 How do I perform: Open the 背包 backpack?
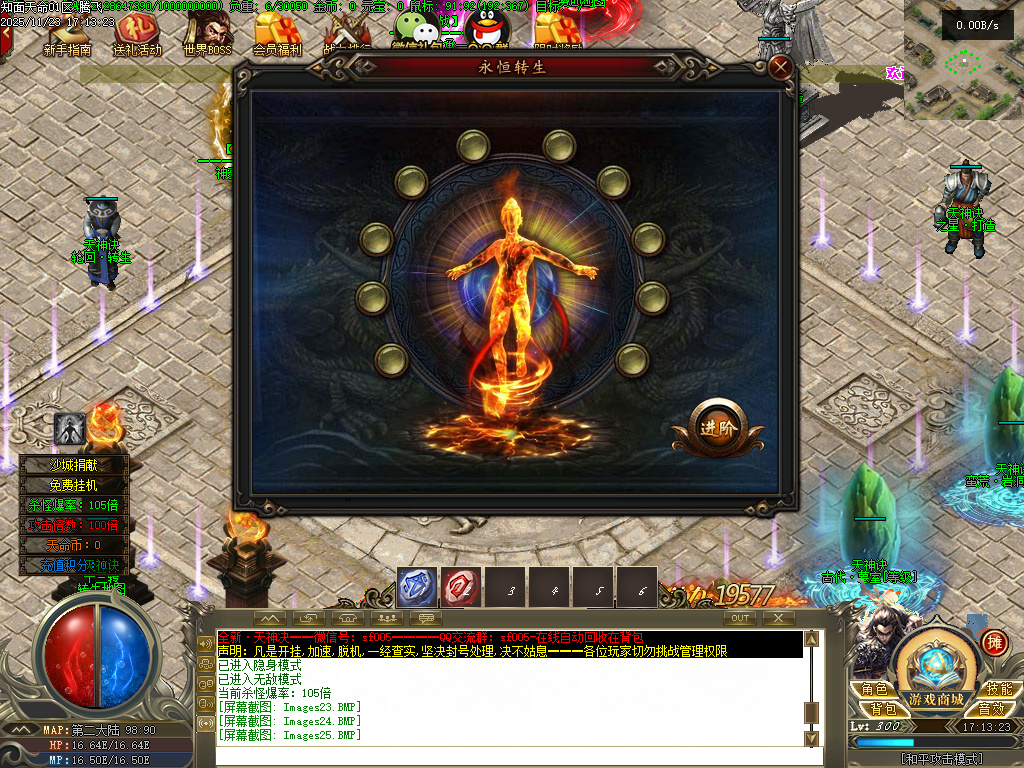click(x=874, y=708)
